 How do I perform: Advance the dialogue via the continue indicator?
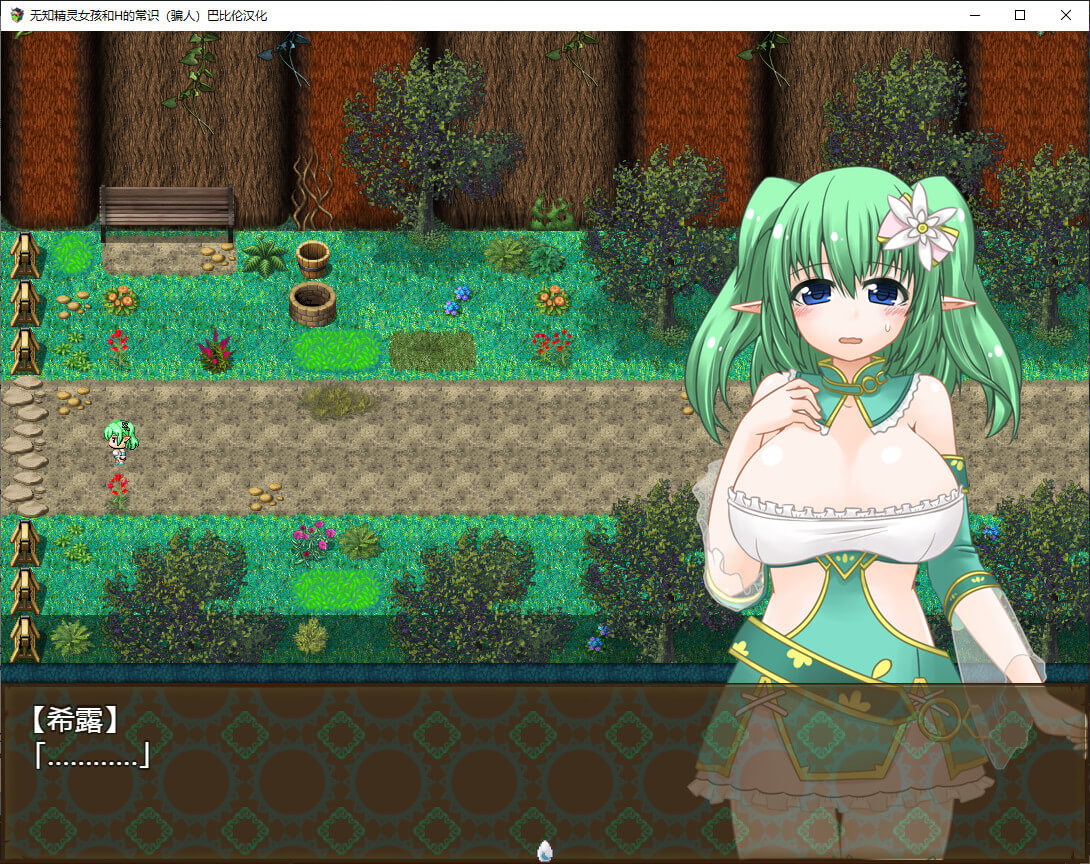click(544, 850)
